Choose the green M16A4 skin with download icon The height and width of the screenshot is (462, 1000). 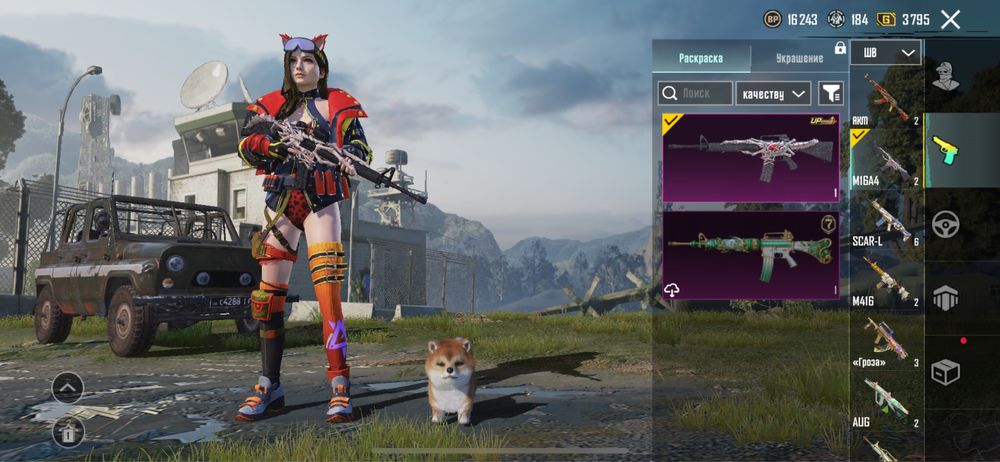[x=751, y=254]
